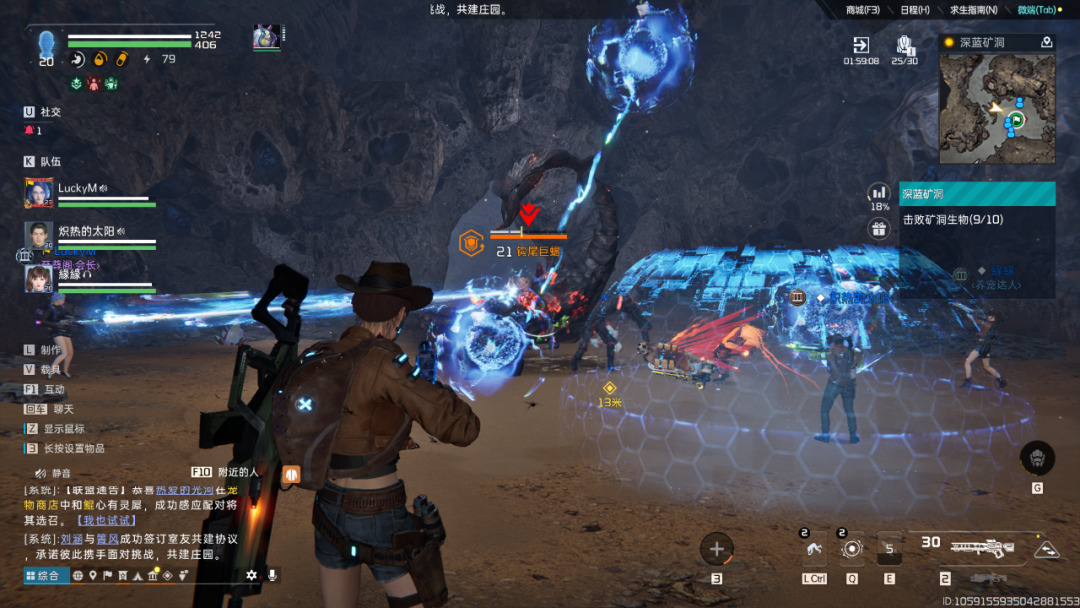Open chat settings gear icon
The height and width of the screenshot is (608, 1080).
tap(251, 575)
